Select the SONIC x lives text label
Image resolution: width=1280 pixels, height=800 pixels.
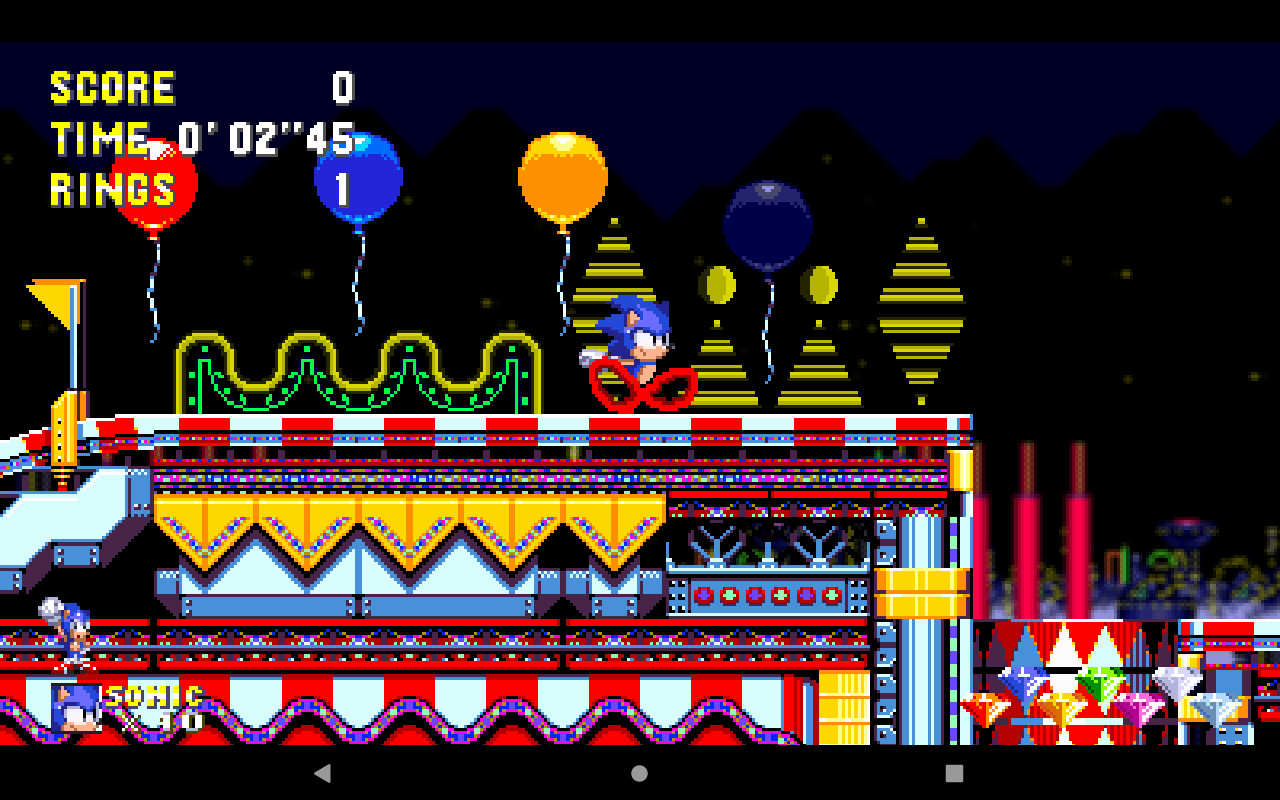155,700
